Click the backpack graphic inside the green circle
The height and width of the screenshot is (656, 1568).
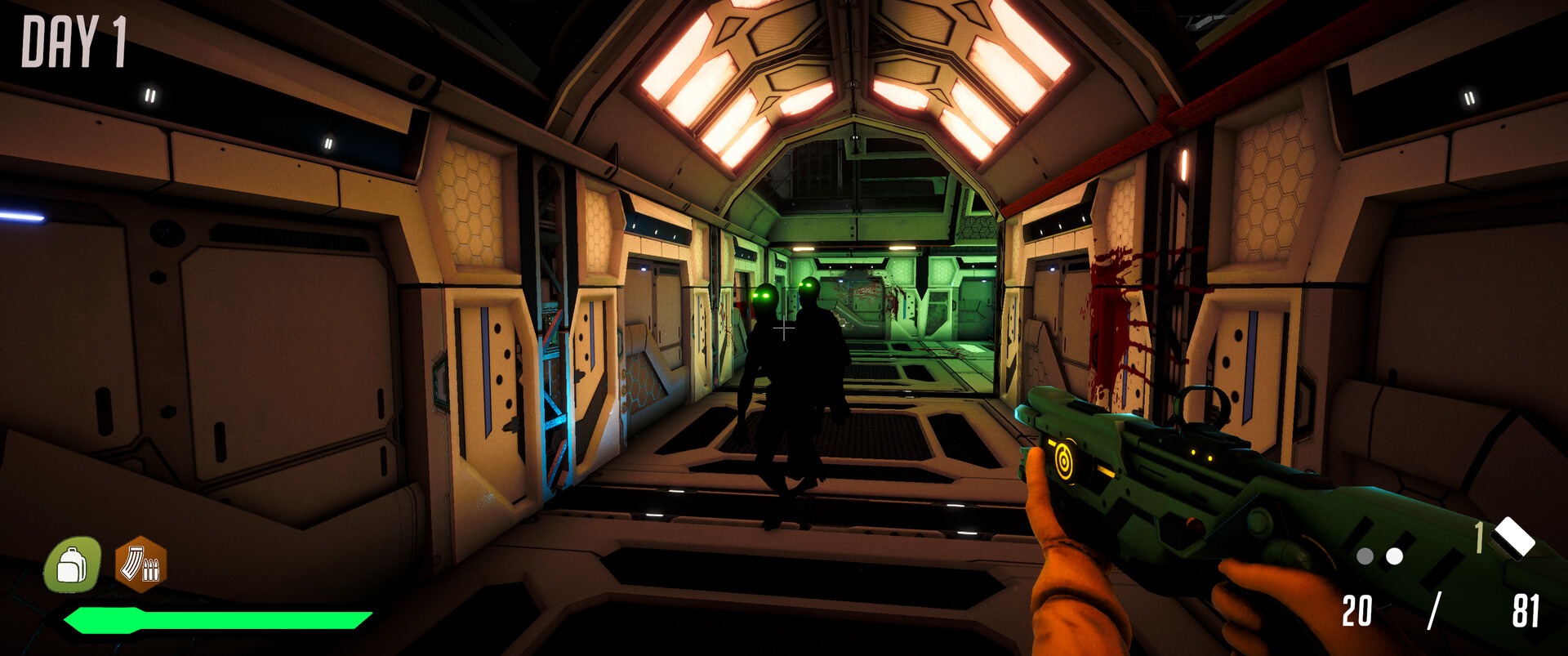pos(73,565)
